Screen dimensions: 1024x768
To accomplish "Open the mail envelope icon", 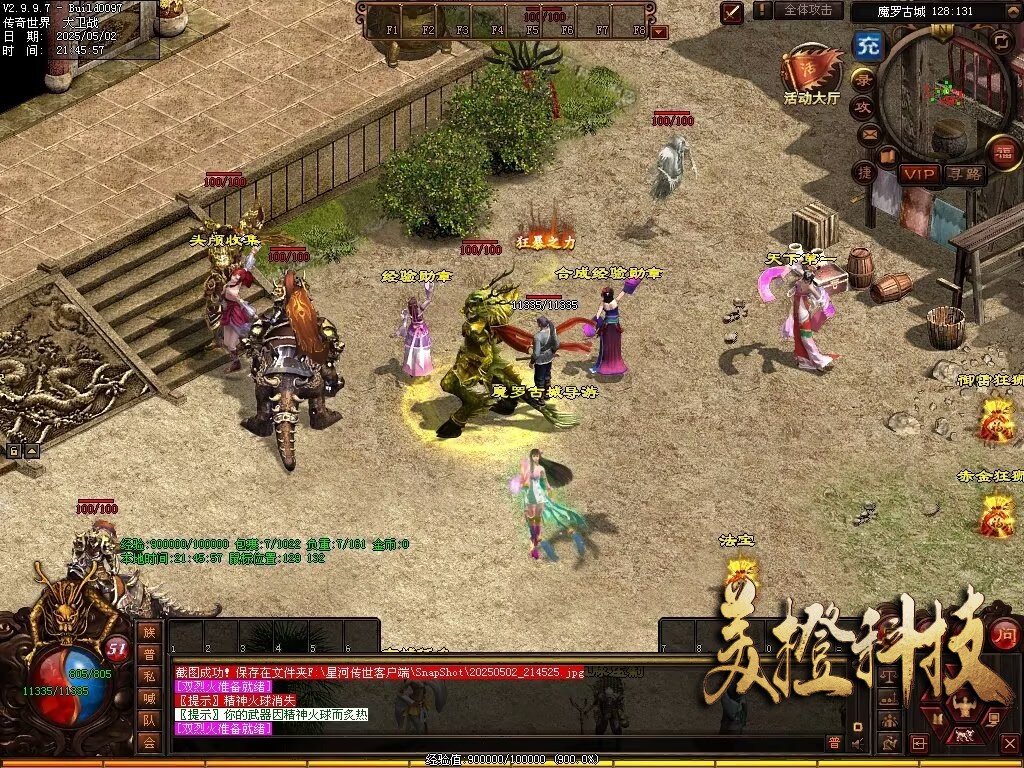I will (868, 132).
